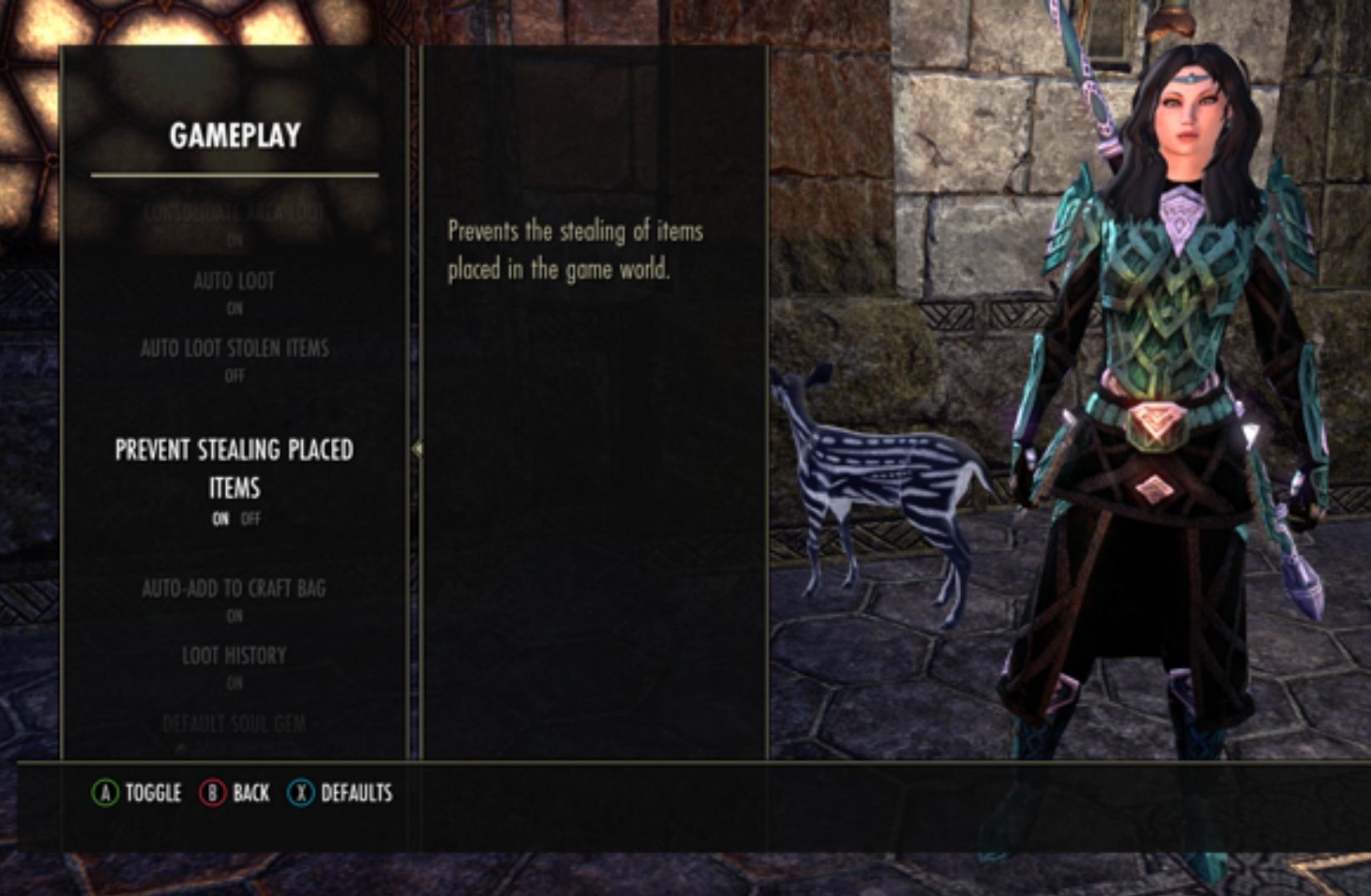Click the red B Back button icon
This screenshot has height=896, width=1371.
pos(210,794)
